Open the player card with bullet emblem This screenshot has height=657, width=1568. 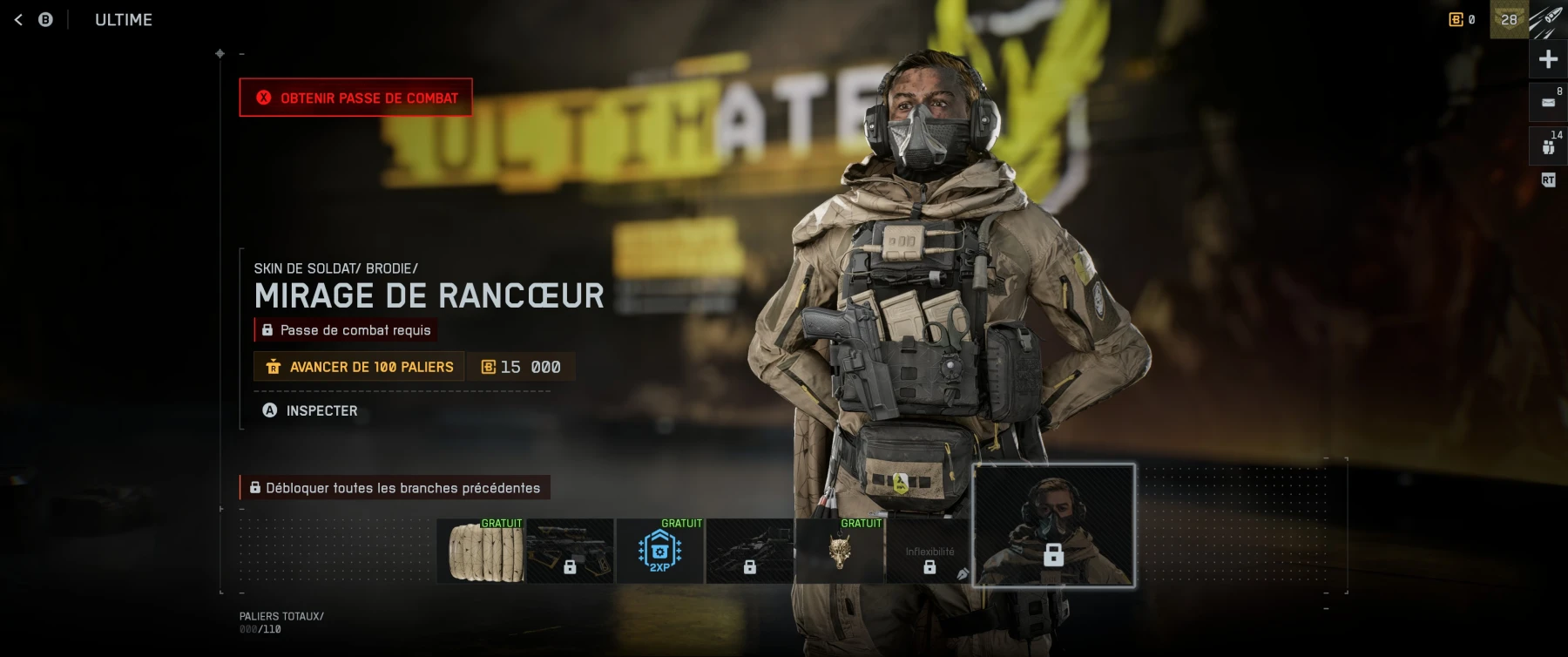1547,19
